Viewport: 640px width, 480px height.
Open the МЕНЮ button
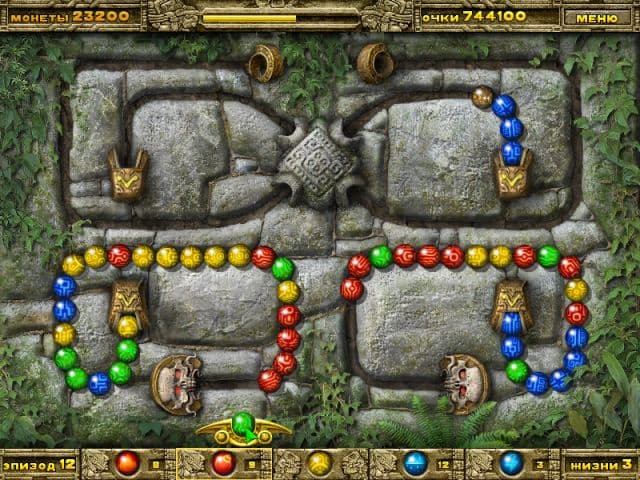[x=597, y=16]
